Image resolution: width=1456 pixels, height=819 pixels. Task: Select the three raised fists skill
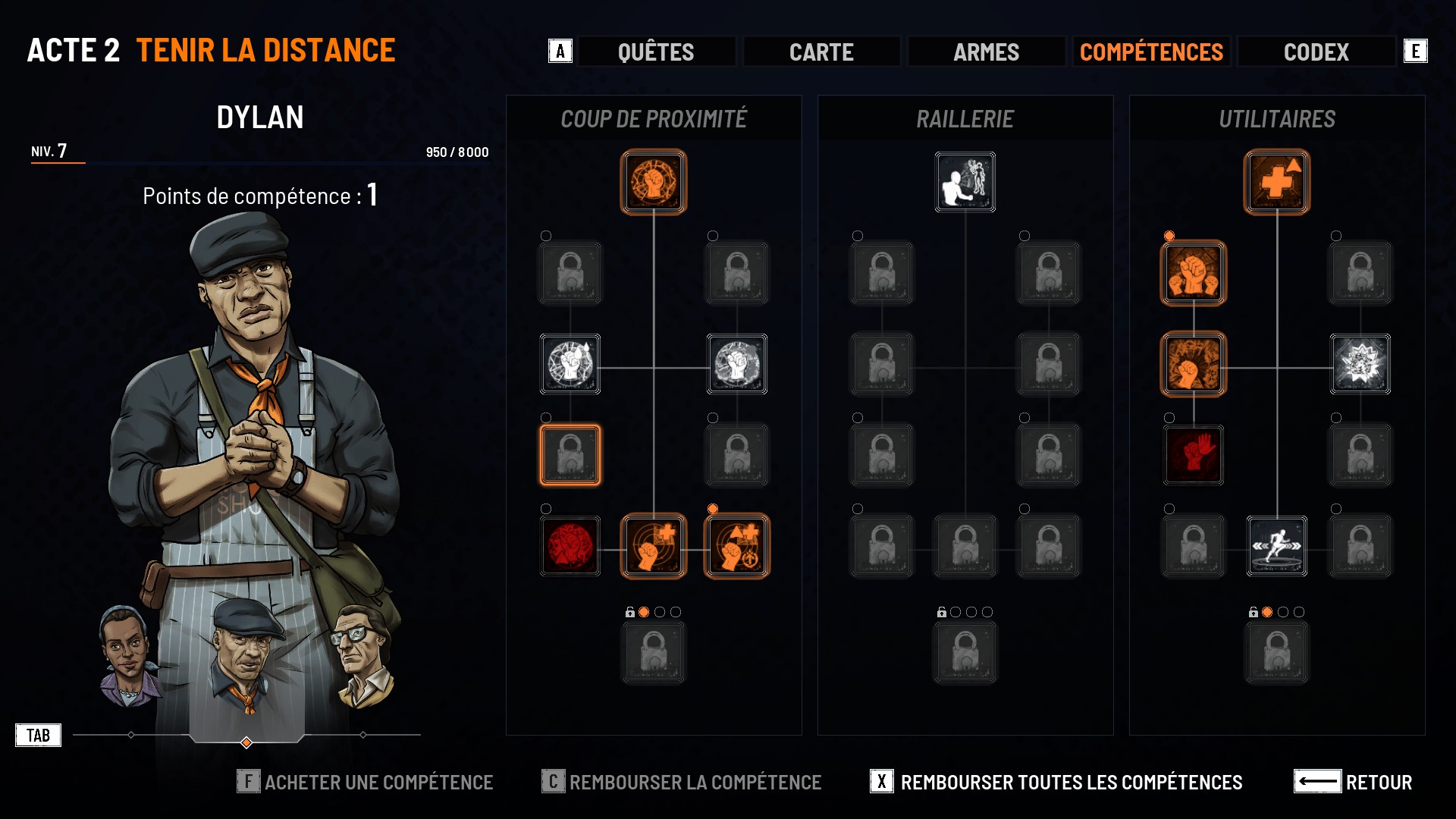(x=1194, y=273)
